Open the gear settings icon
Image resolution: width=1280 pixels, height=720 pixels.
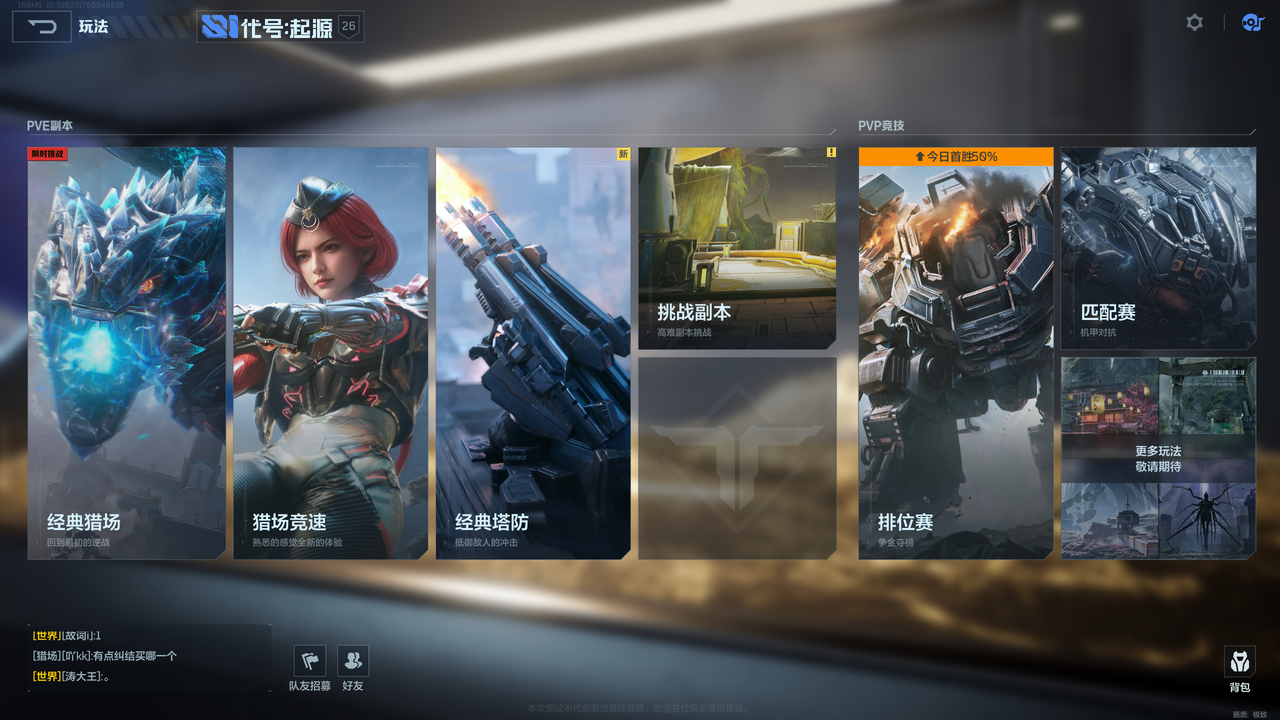pyautogui.click(x=1194, y=22)
